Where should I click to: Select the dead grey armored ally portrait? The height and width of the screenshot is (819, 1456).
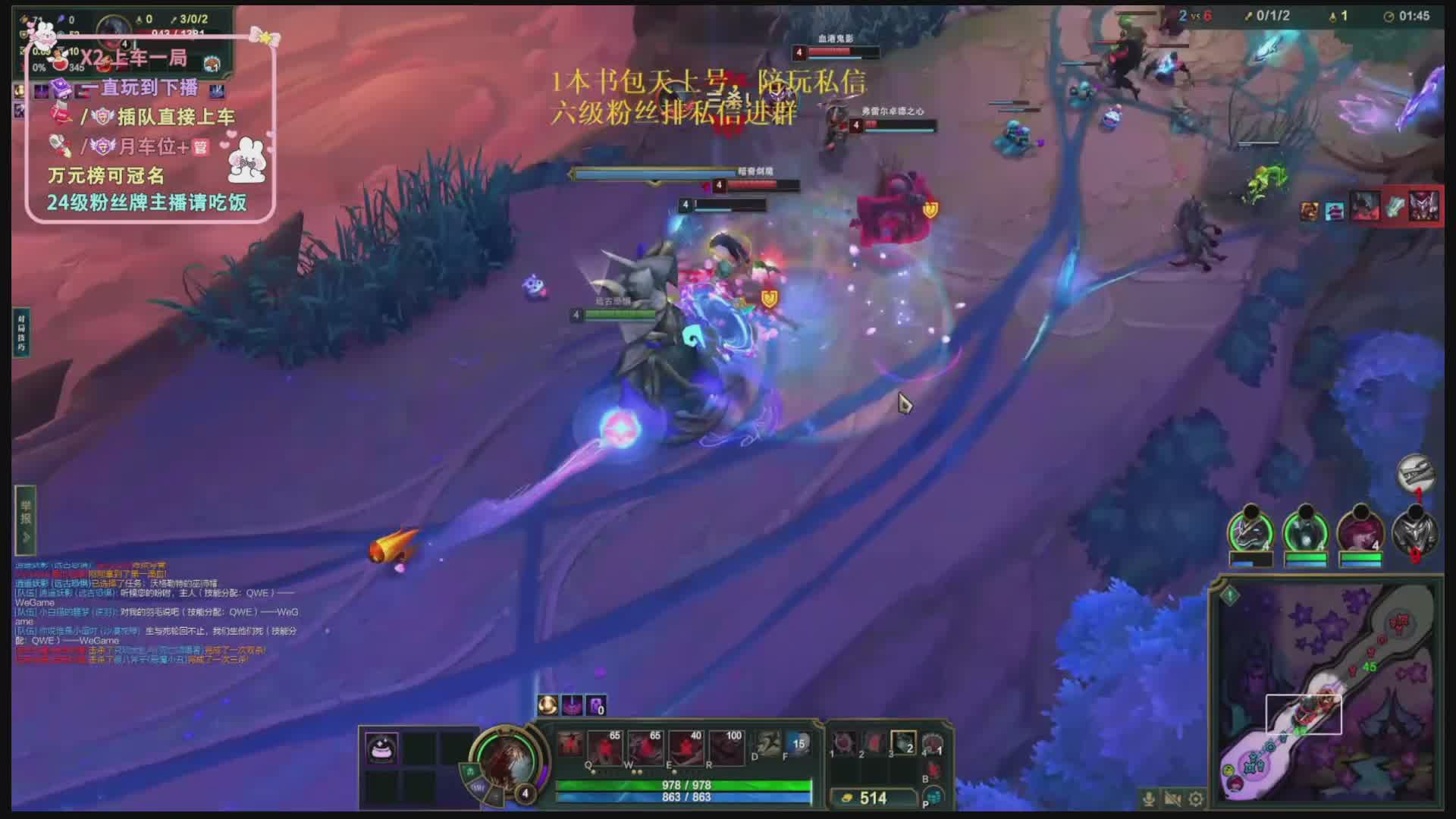click(x=1415, y=532)
